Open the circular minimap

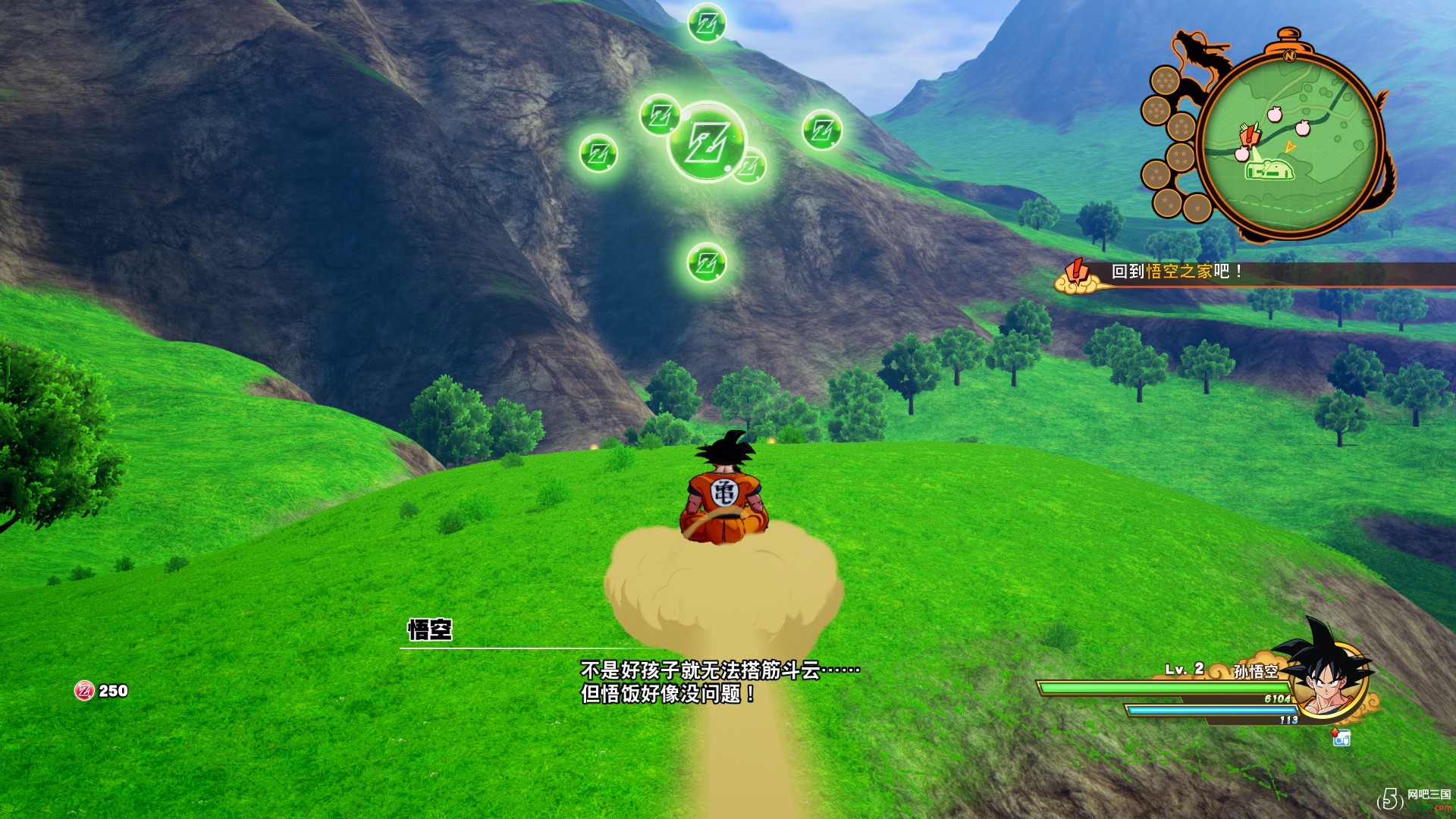tap(1291, 145)
